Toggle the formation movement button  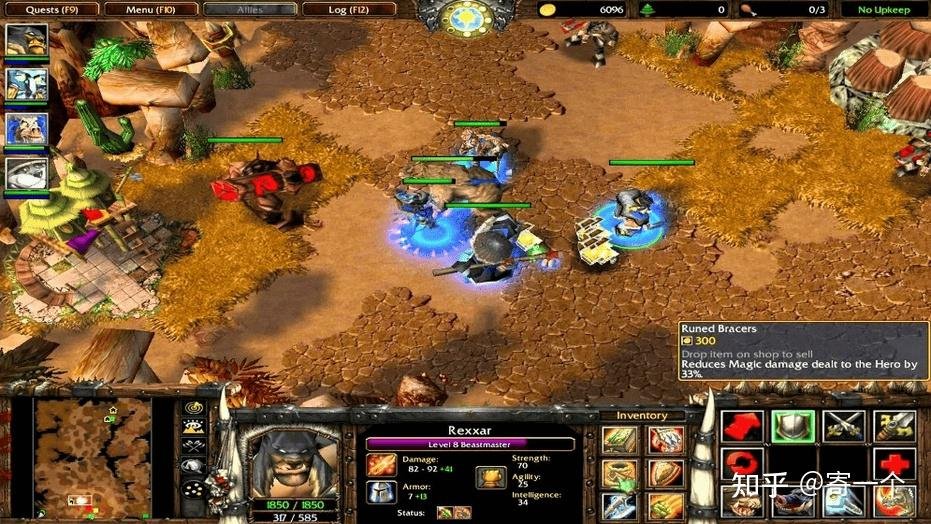(194, 491)
